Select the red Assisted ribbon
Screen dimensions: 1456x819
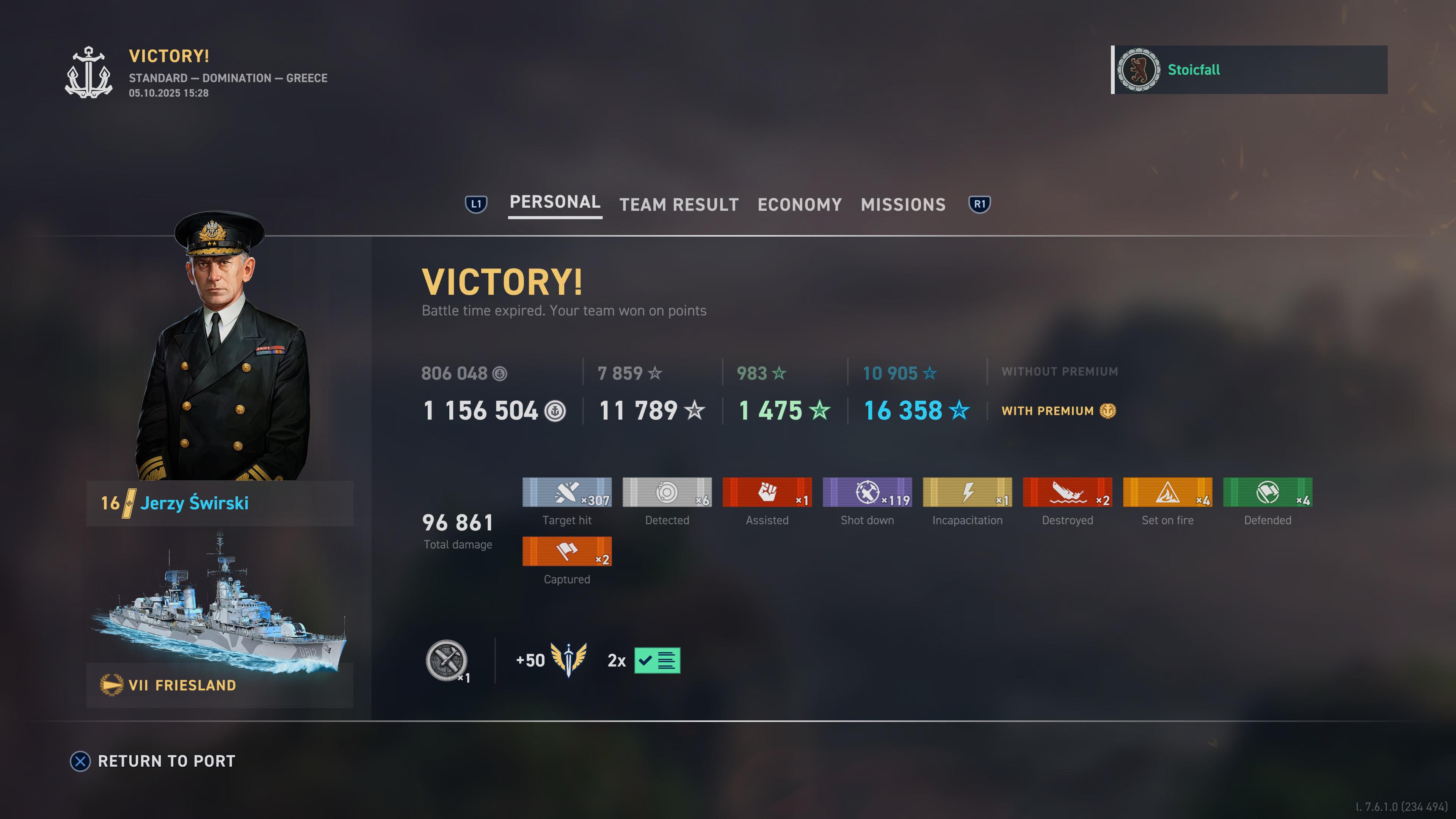[767, 492]
